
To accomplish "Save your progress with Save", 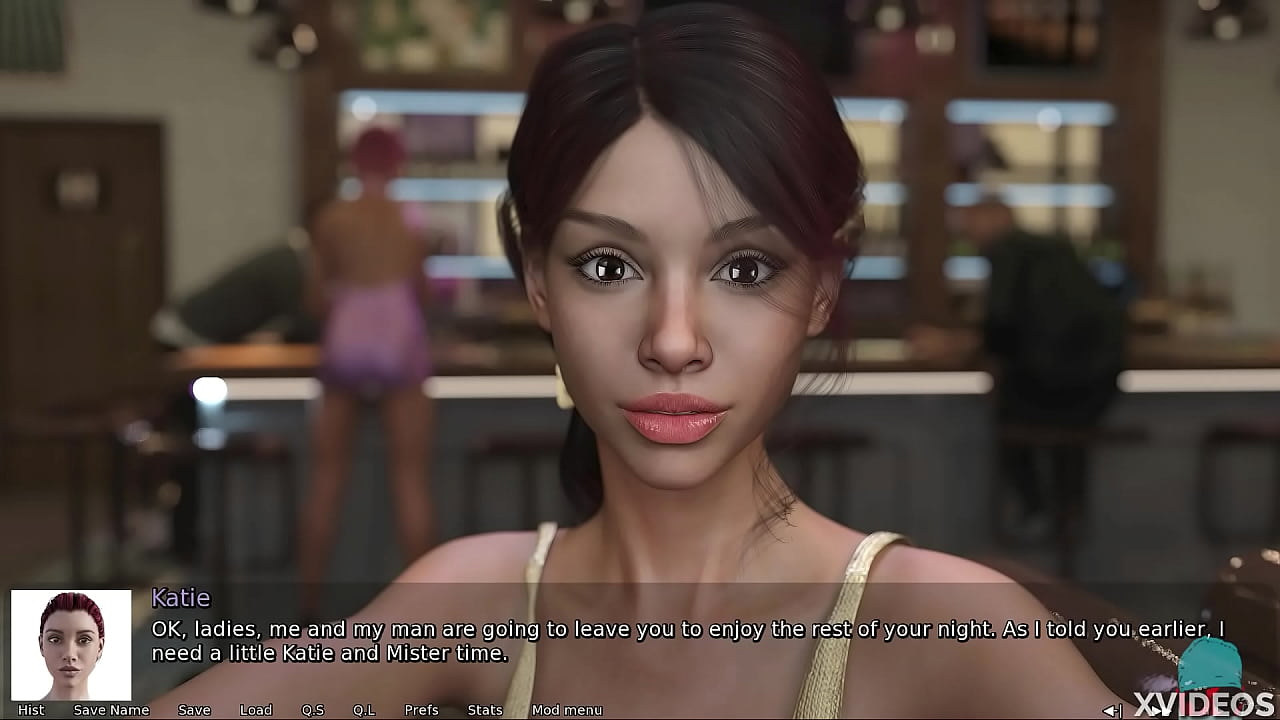I will pos(194,709).
